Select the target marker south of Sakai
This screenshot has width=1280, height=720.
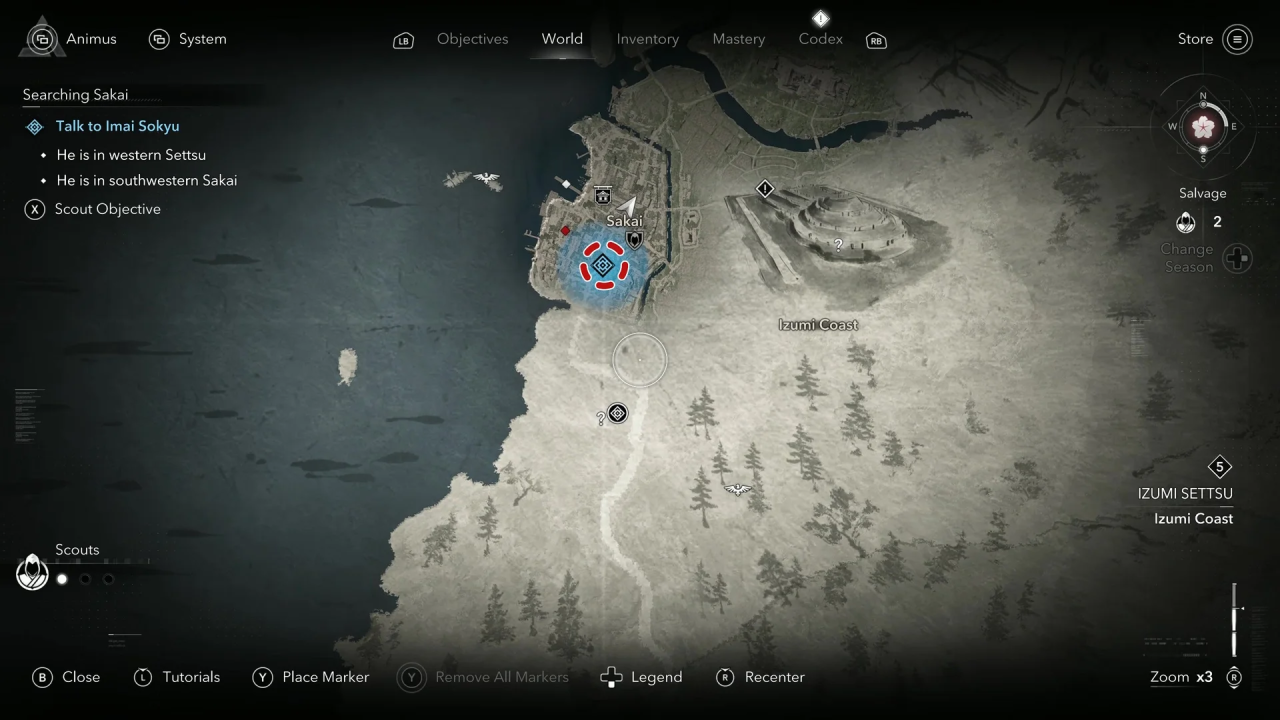(618, 413)
